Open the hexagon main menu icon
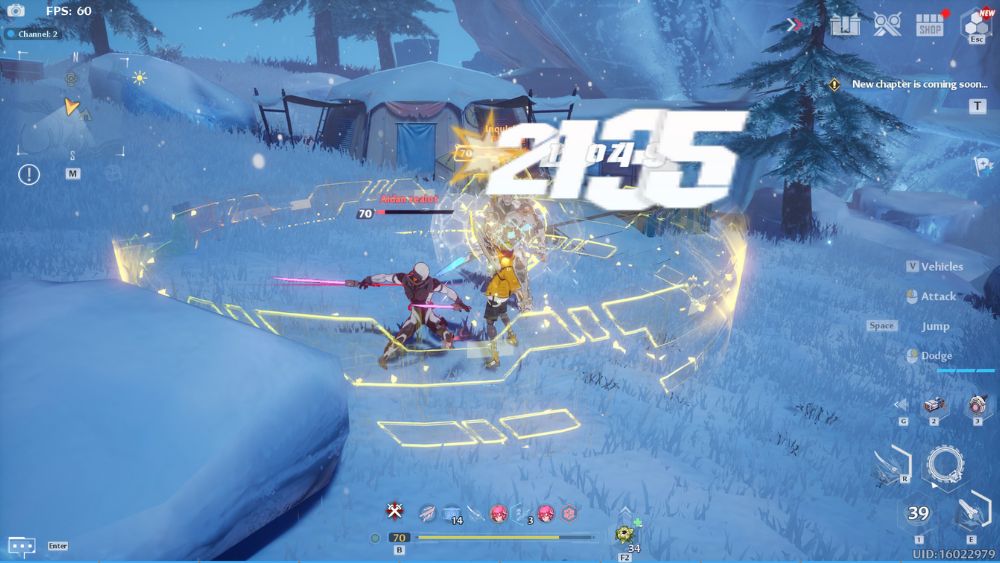This screenshot has width=1000, height=563. (x=975, y=24)
